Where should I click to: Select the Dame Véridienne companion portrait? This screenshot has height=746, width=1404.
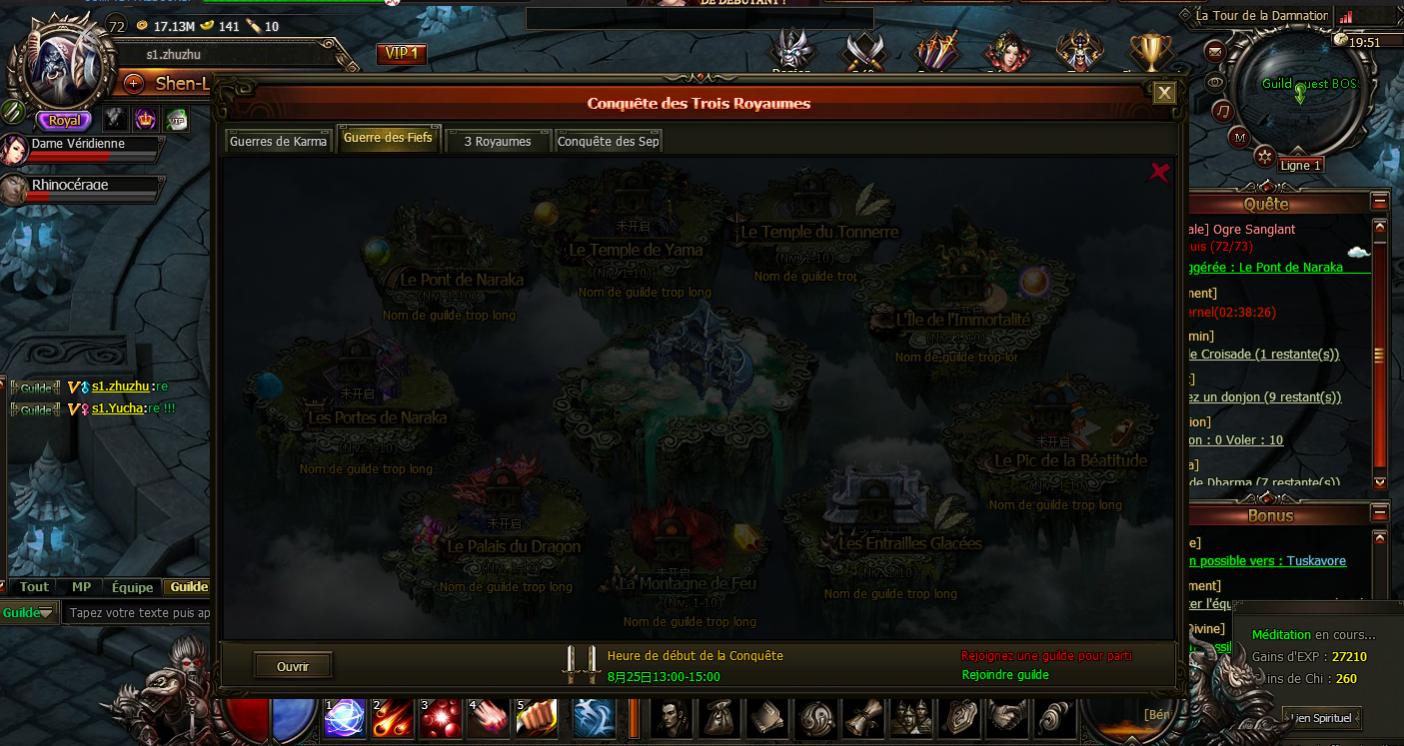click(x=14, y=150)
